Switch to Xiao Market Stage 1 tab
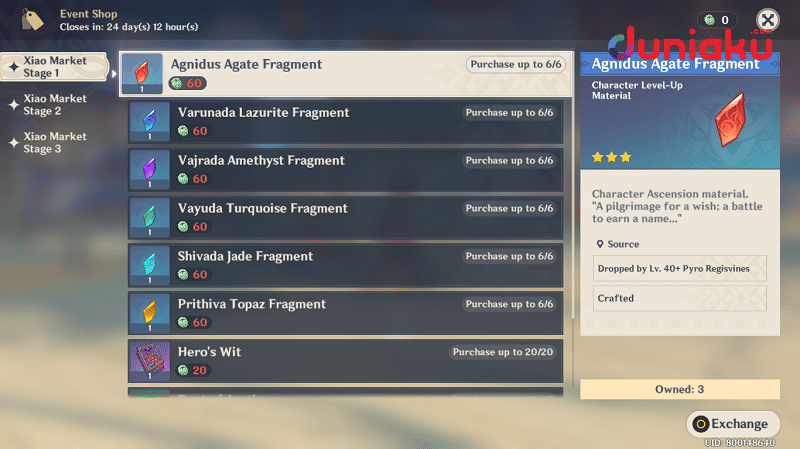This screenshot has width=800, height=449. (x=55, y=67)
